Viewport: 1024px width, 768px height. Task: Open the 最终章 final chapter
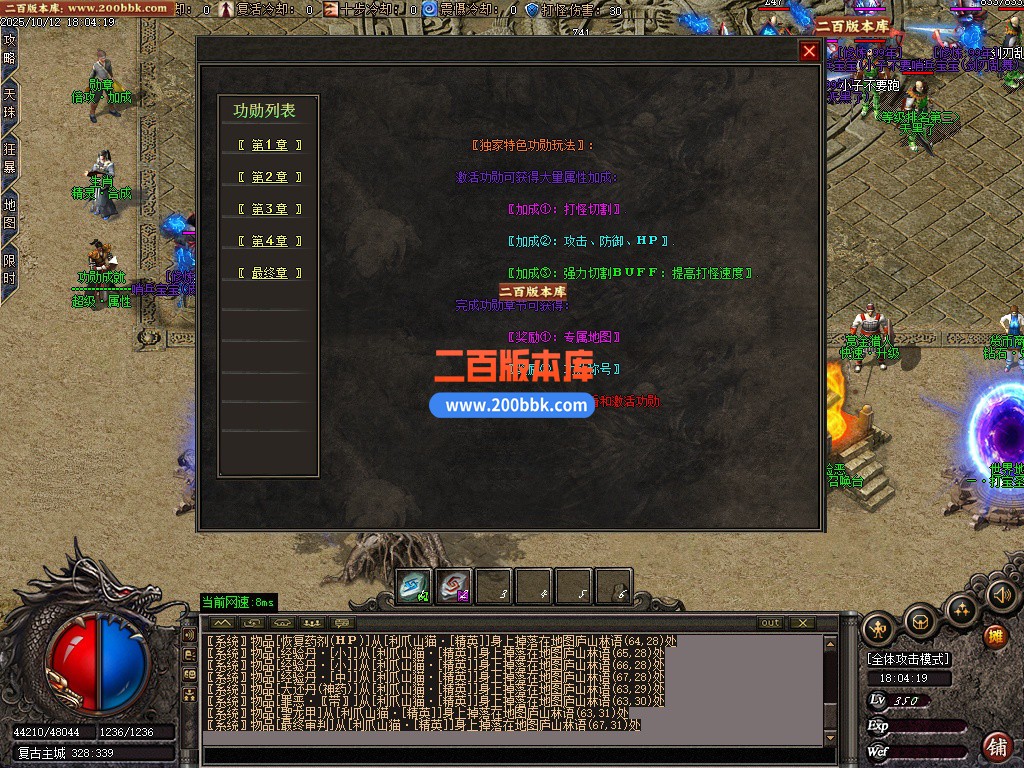(270, 273)
